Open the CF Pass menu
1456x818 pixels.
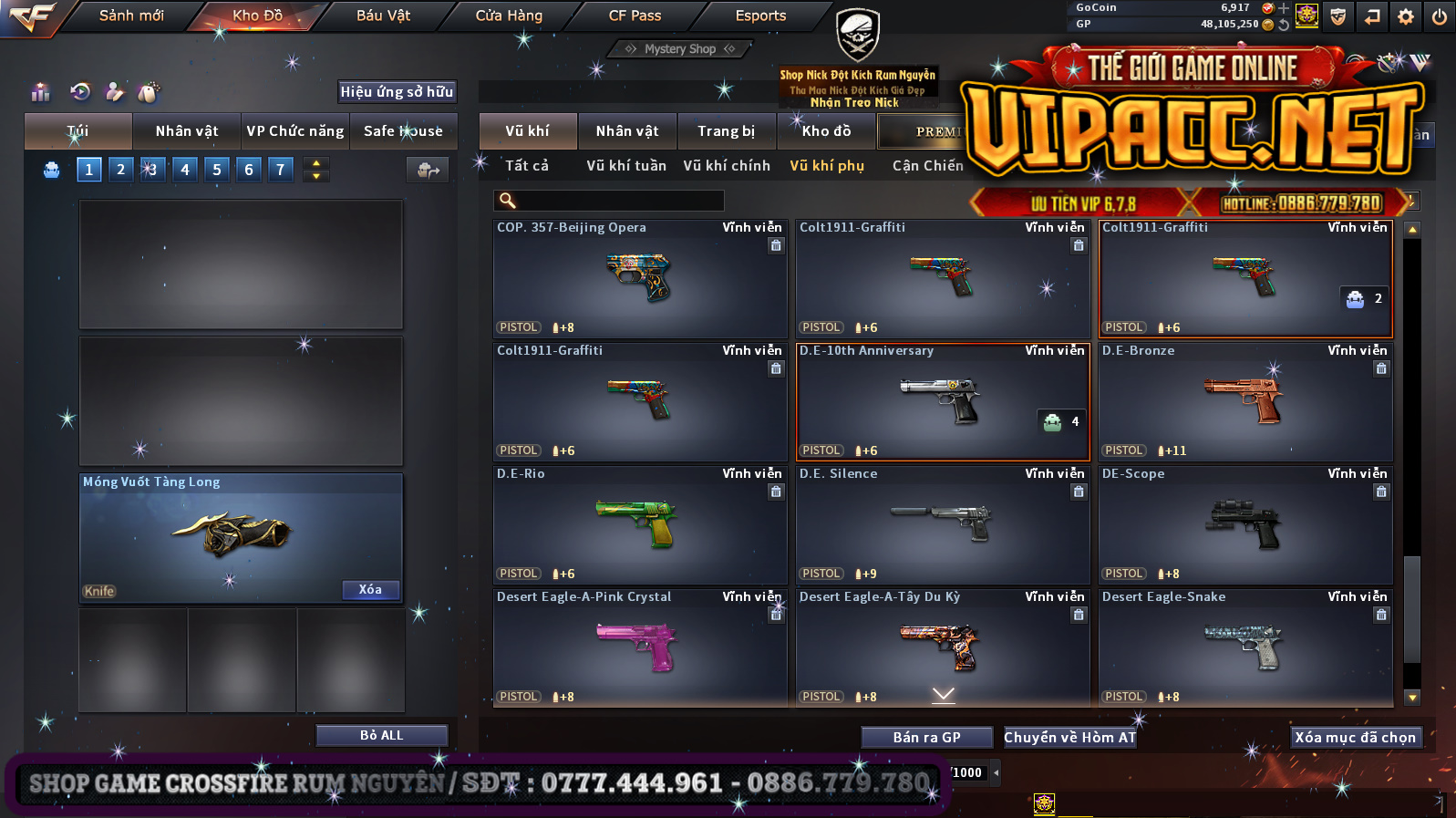tap(635, 16)
